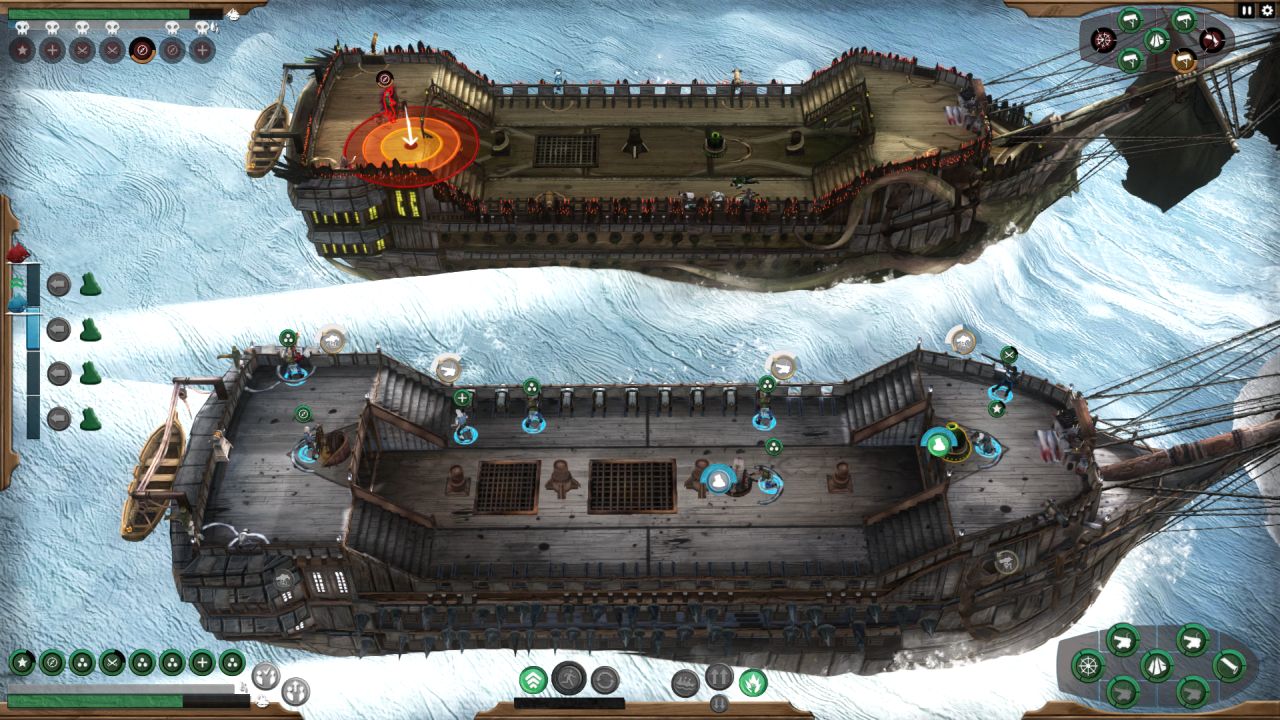
Task: Toggle the orange-highlighted hold-fire order top-left
Action: pyautogui.click(x=141, y=49)
